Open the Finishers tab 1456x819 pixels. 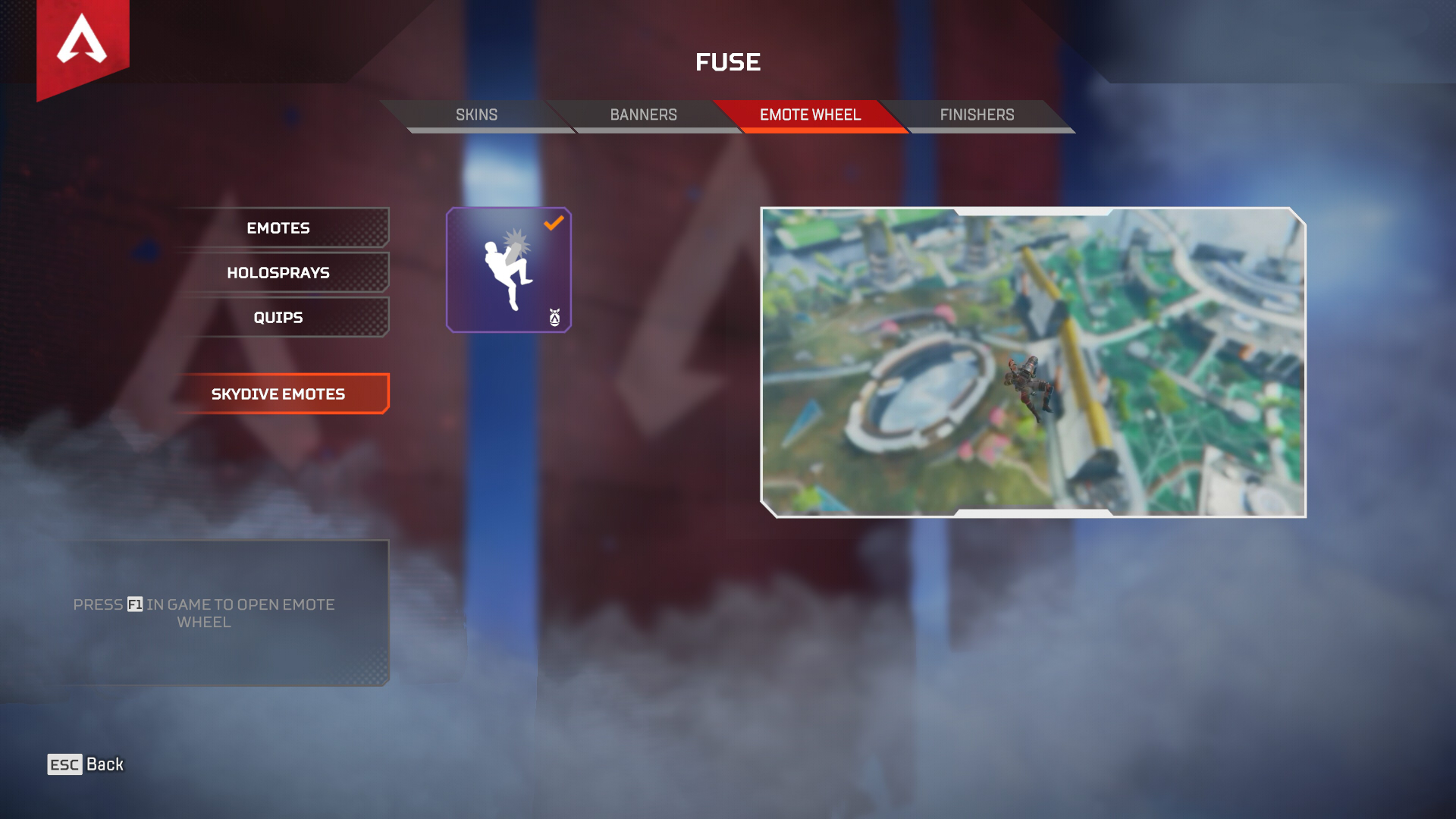[977, 115]
